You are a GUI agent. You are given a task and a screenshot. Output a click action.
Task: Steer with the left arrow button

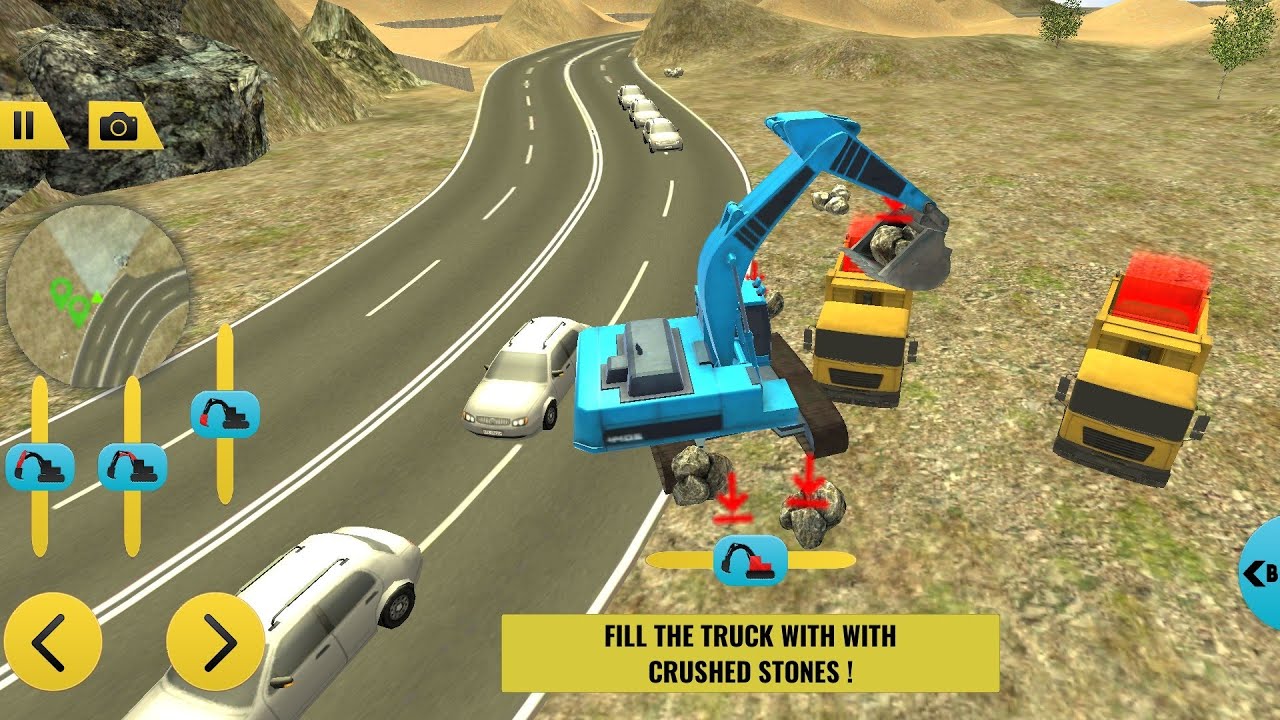tap(52, 641)
